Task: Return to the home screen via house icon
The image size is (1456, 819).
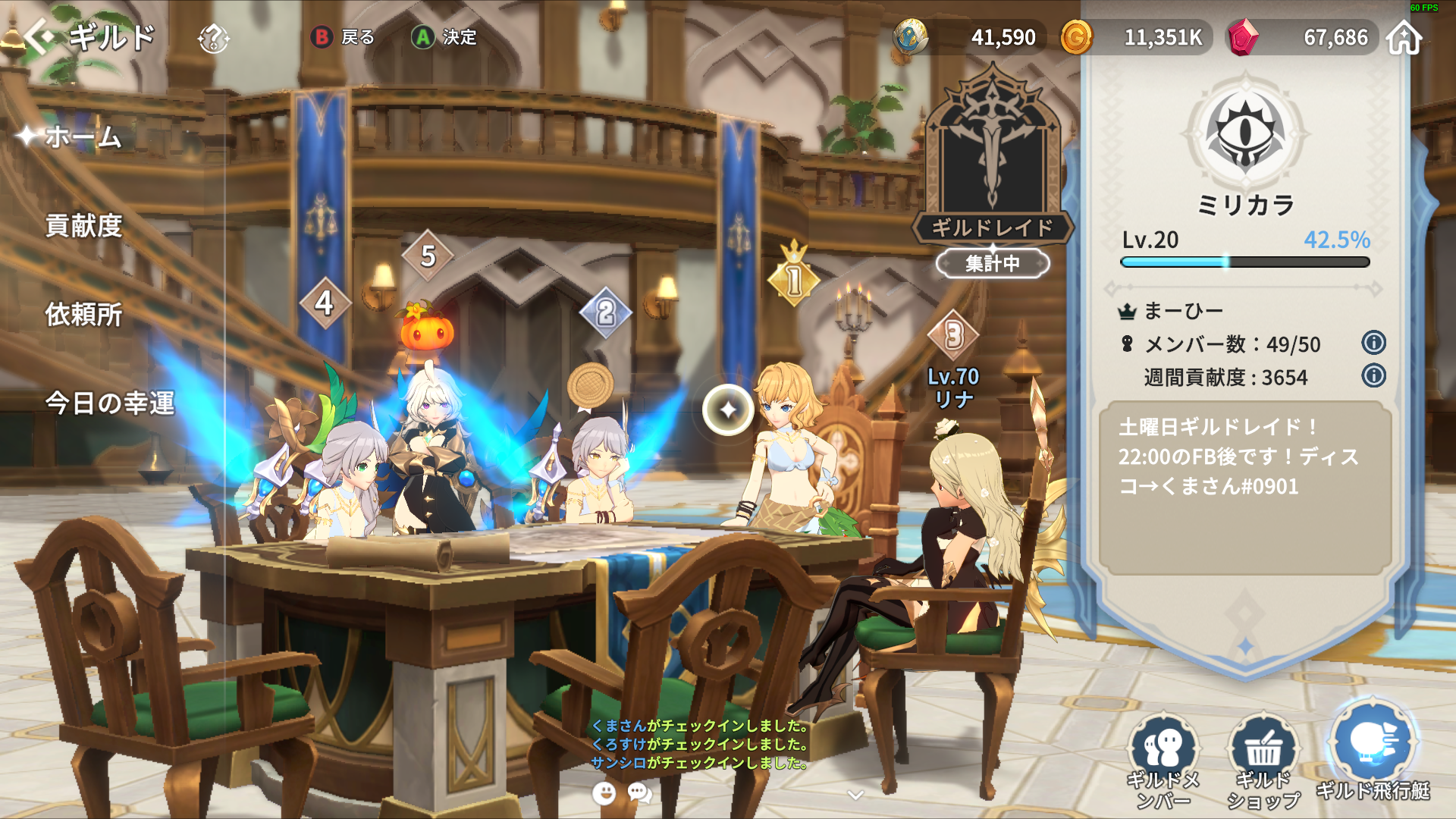Action: click(x=1404, y=37)
